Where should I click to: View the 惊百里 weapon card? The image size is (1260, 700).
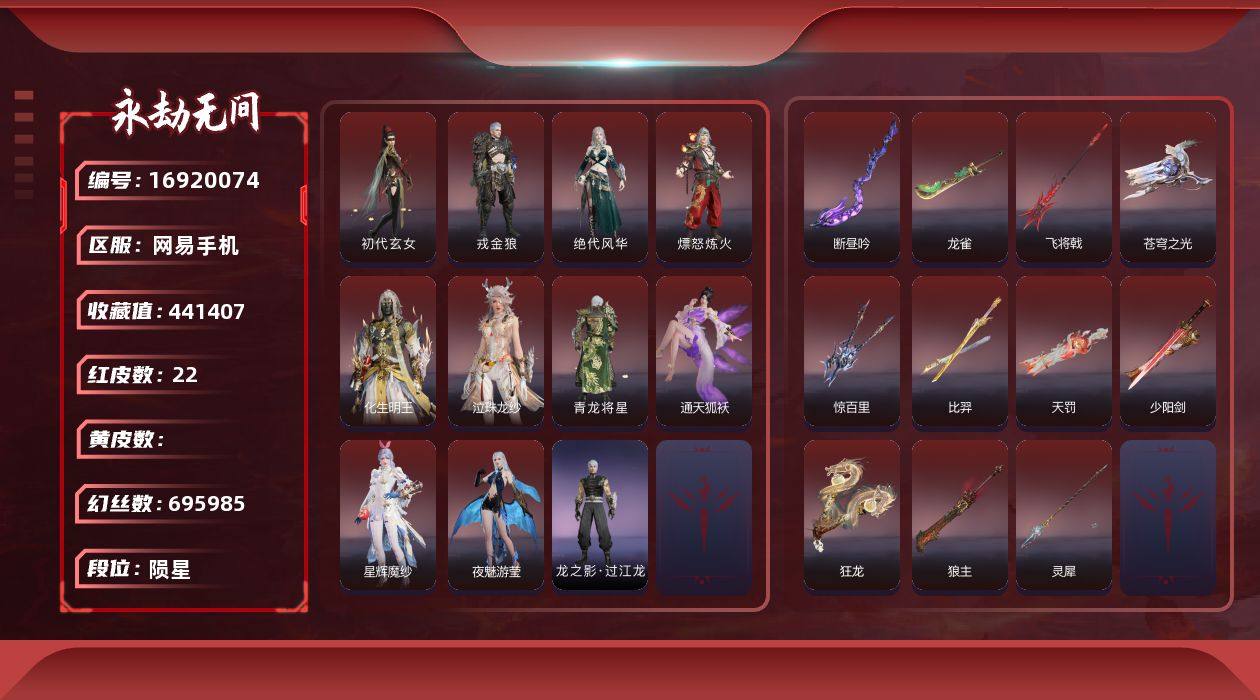[852, 351]
